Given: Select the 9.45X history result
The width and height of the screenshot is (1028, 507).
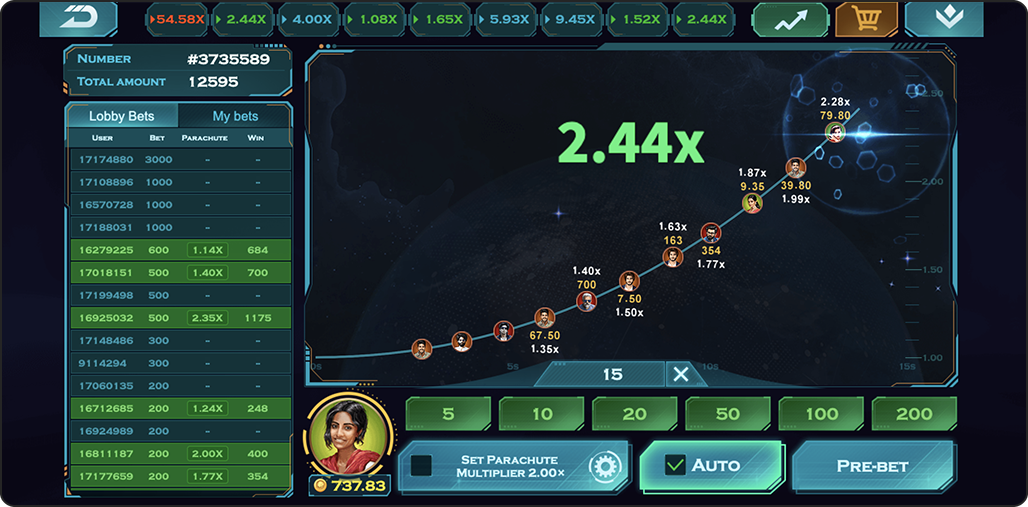Looking at the screenshot, I should [575, 19].
